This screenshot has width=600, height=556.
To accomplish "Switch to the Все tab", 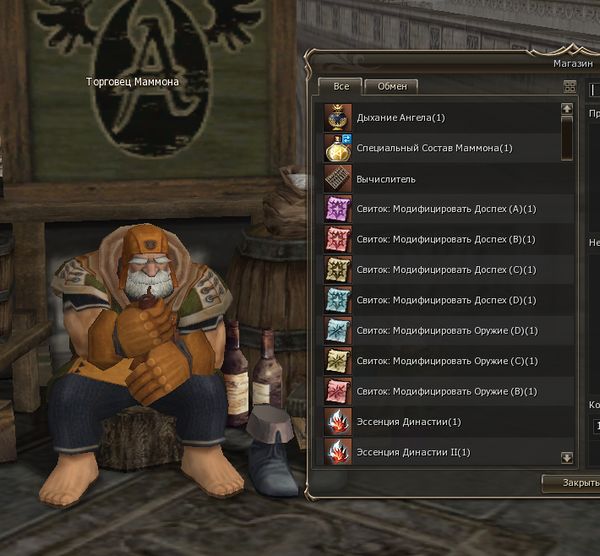I will (341, 87).
